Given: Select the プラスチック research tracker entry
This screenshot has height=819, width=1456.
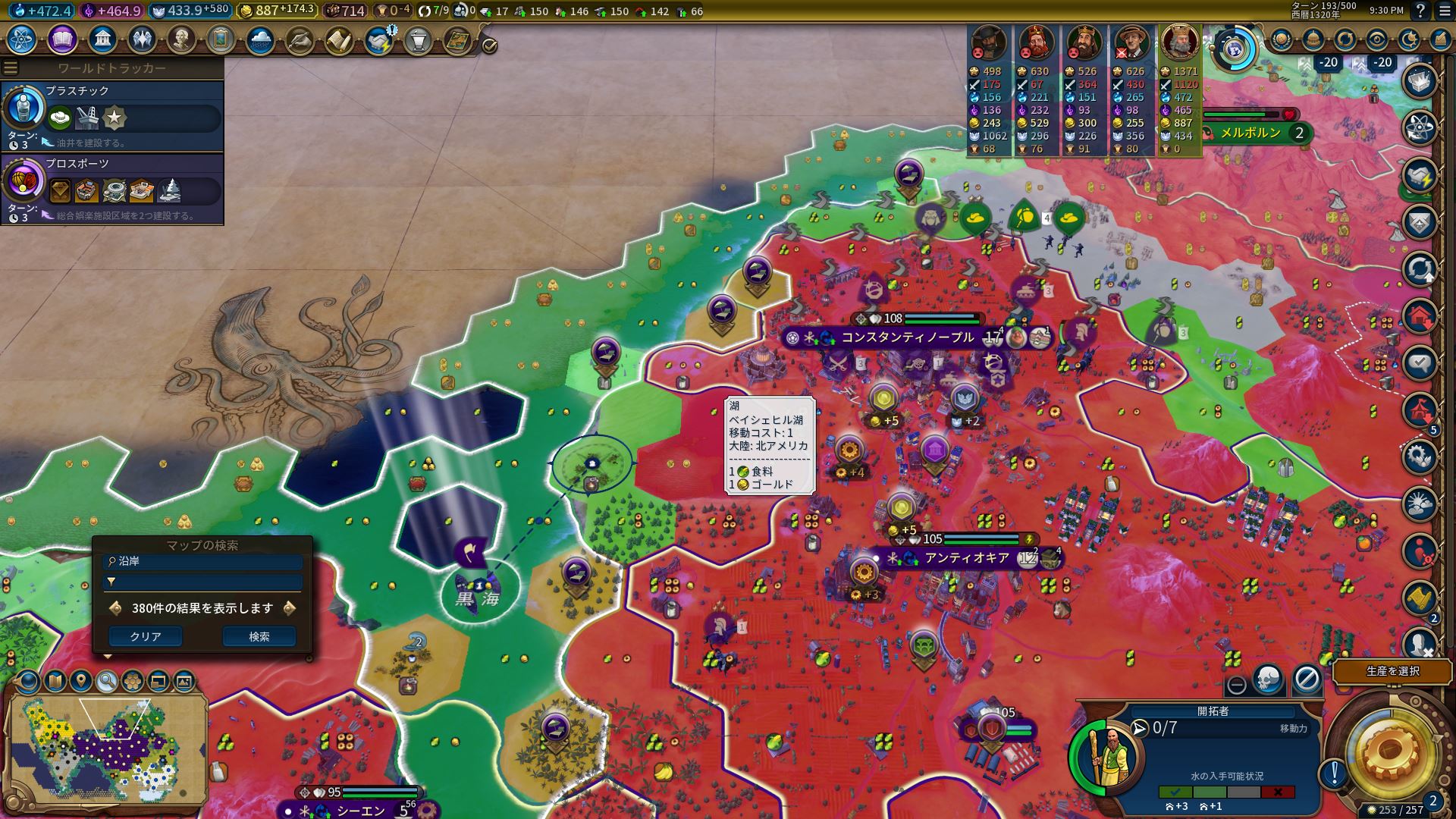Looking at the screenshot, I should [112, 115].
